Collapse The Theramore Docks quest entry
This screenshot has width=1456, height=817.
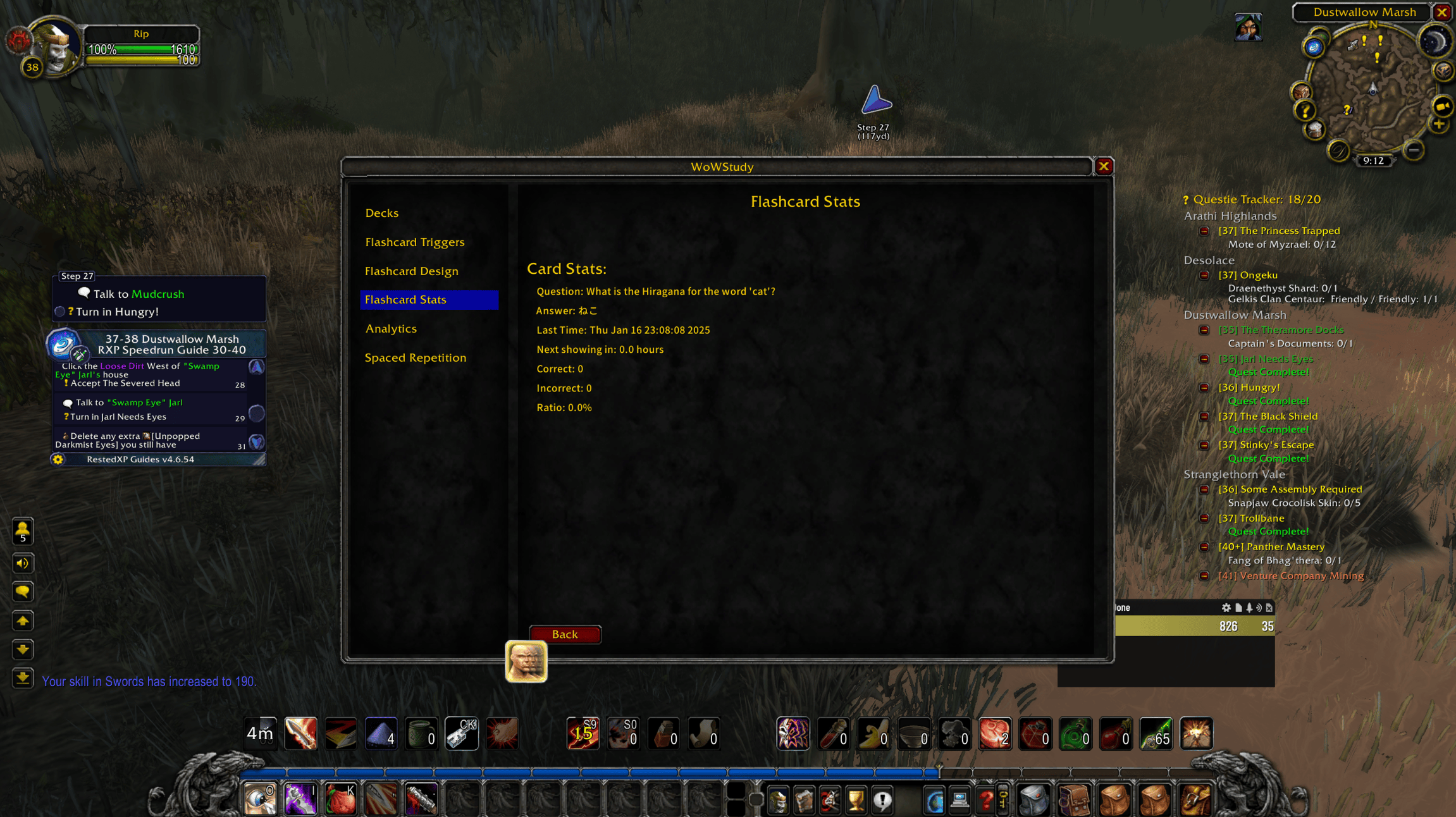(1204, 329)
